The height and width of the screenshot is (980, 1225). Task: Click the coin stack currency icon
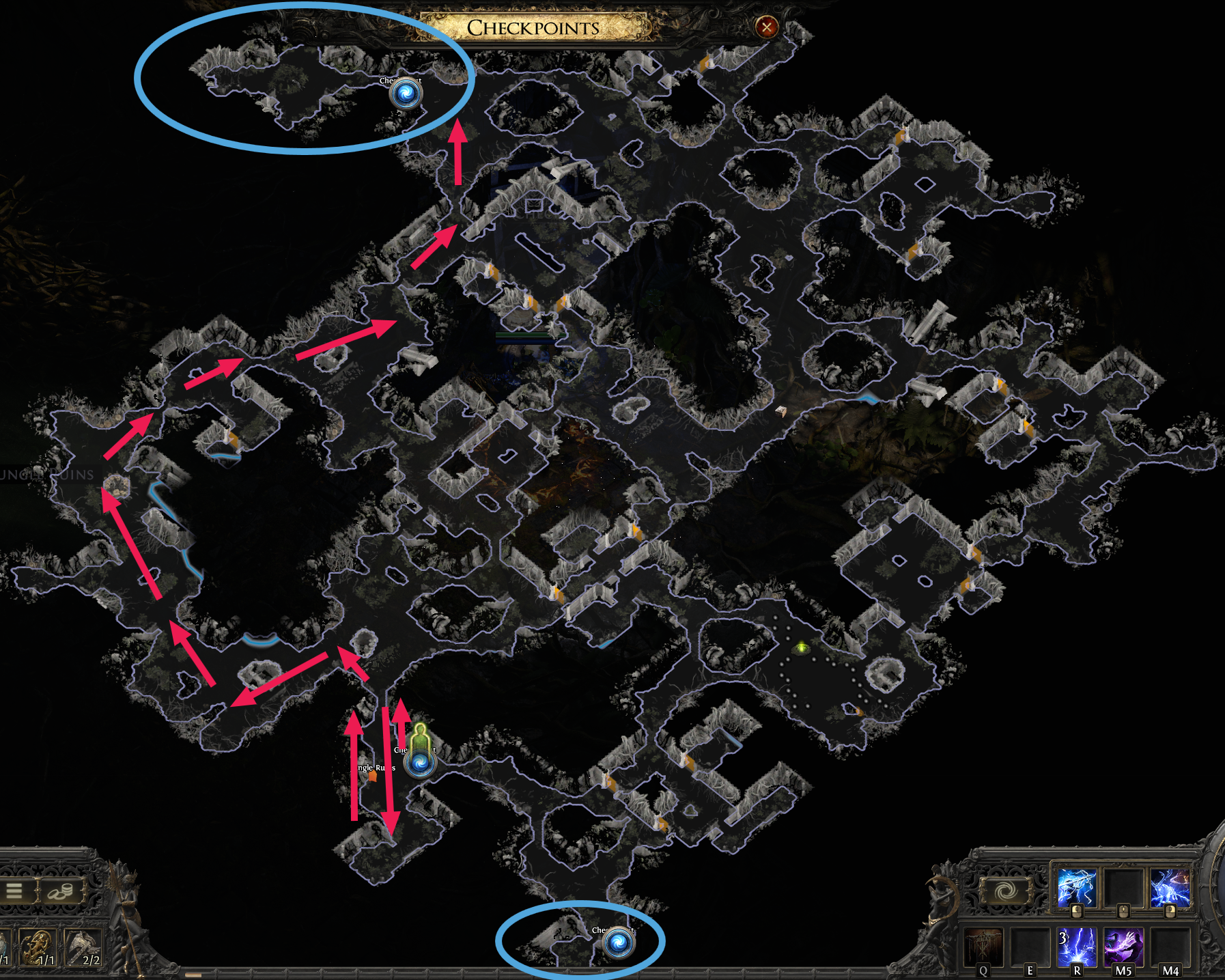pyautogui.click(x=60, y=891)
